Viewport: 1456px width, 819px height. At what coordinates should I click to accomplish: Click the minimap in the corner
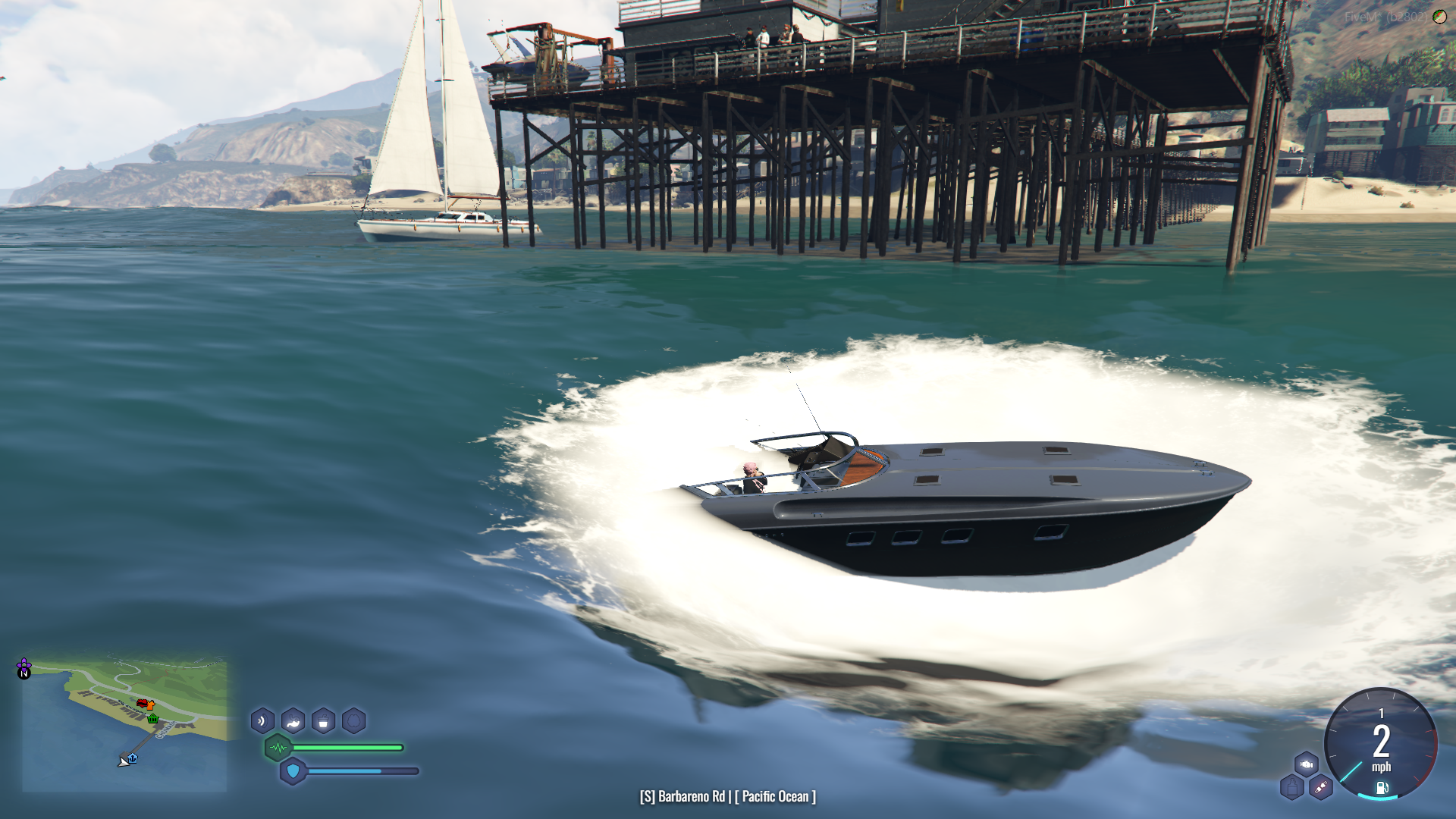[124, 726]
